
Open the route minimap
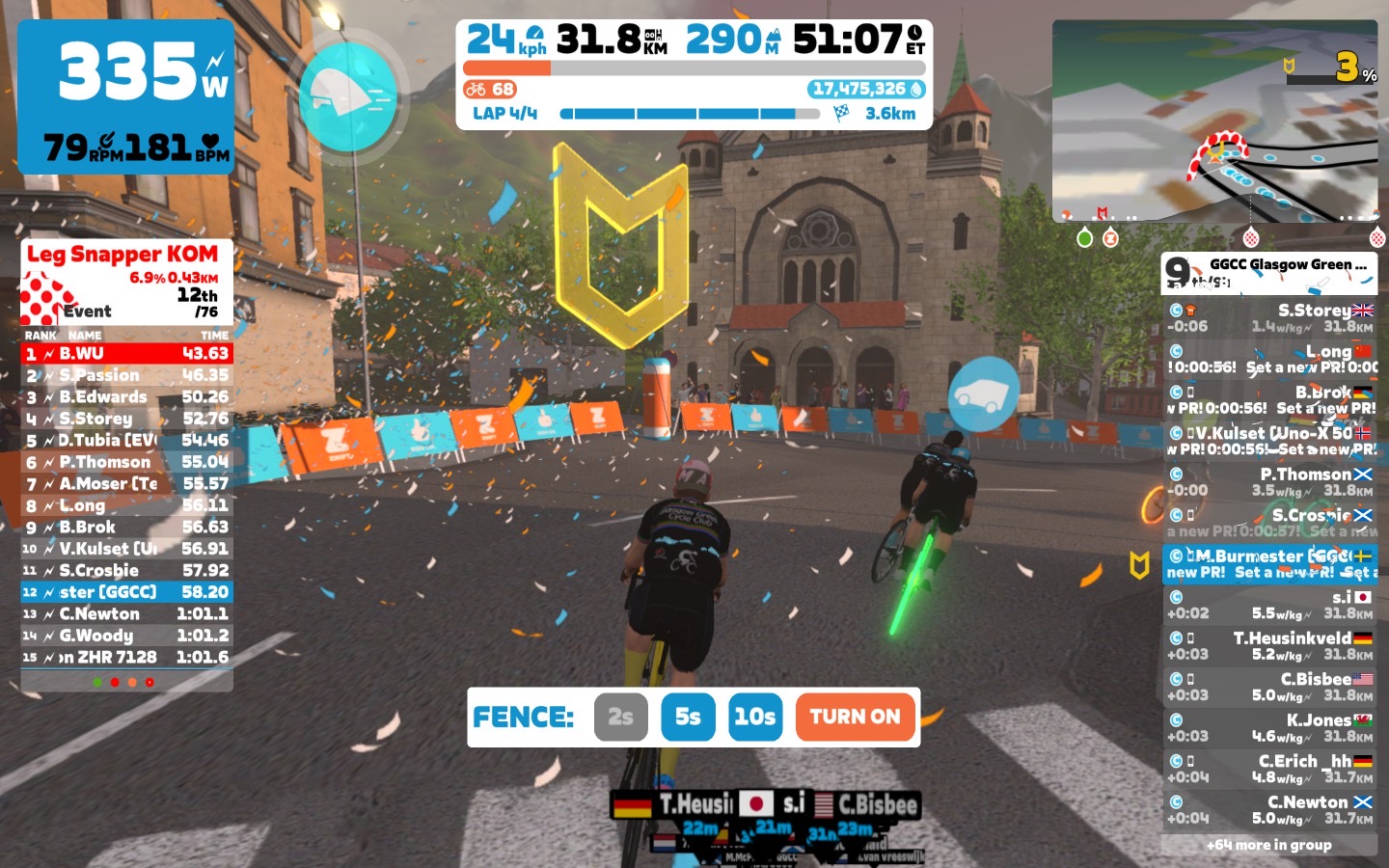pos(1215,121)
